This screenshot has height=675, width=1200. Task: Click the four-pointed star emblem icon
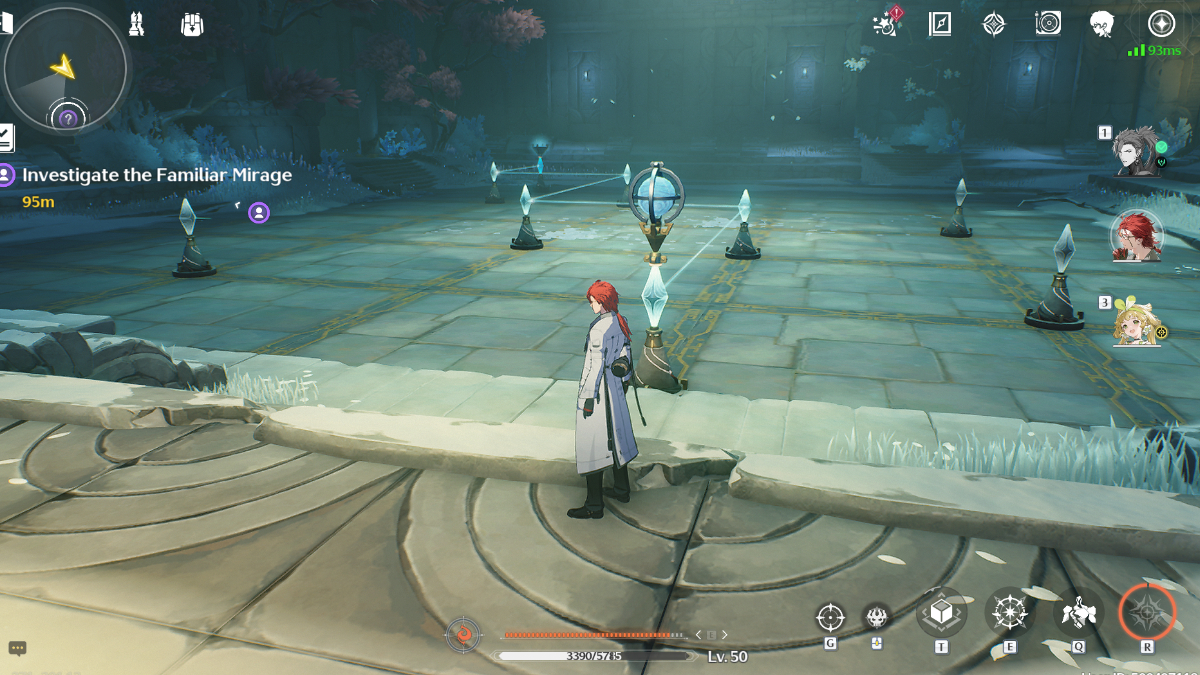coord(993,24)
